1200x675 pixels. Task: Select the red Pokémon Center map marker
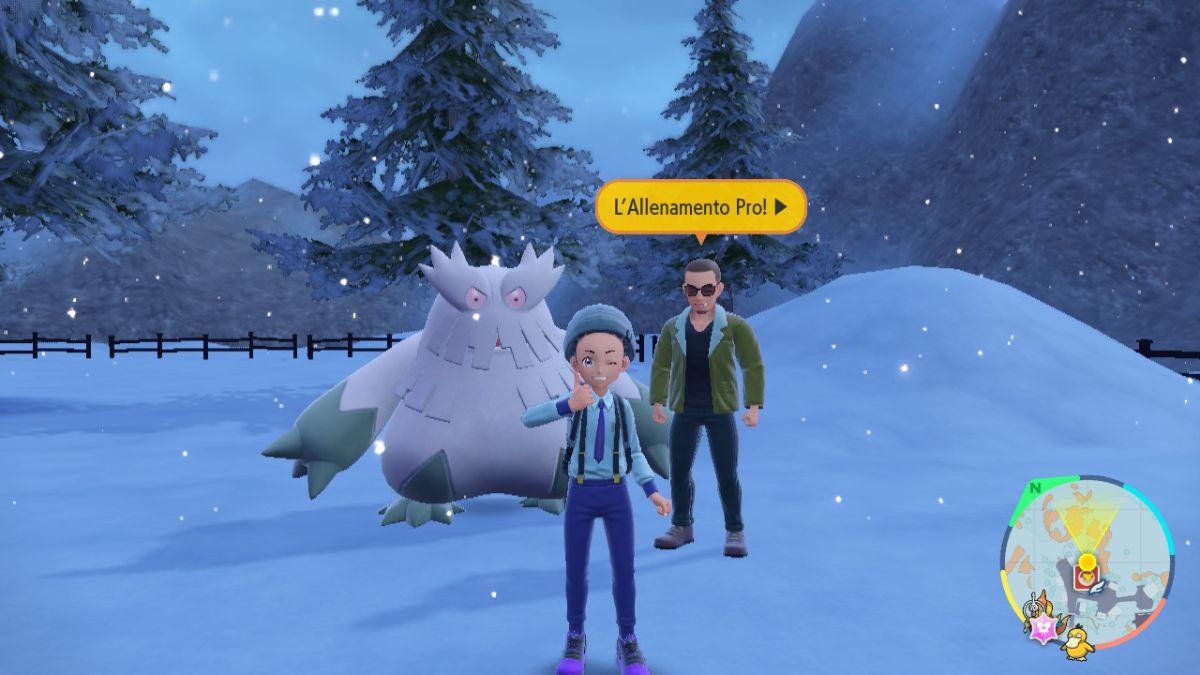click(1085, 577)
